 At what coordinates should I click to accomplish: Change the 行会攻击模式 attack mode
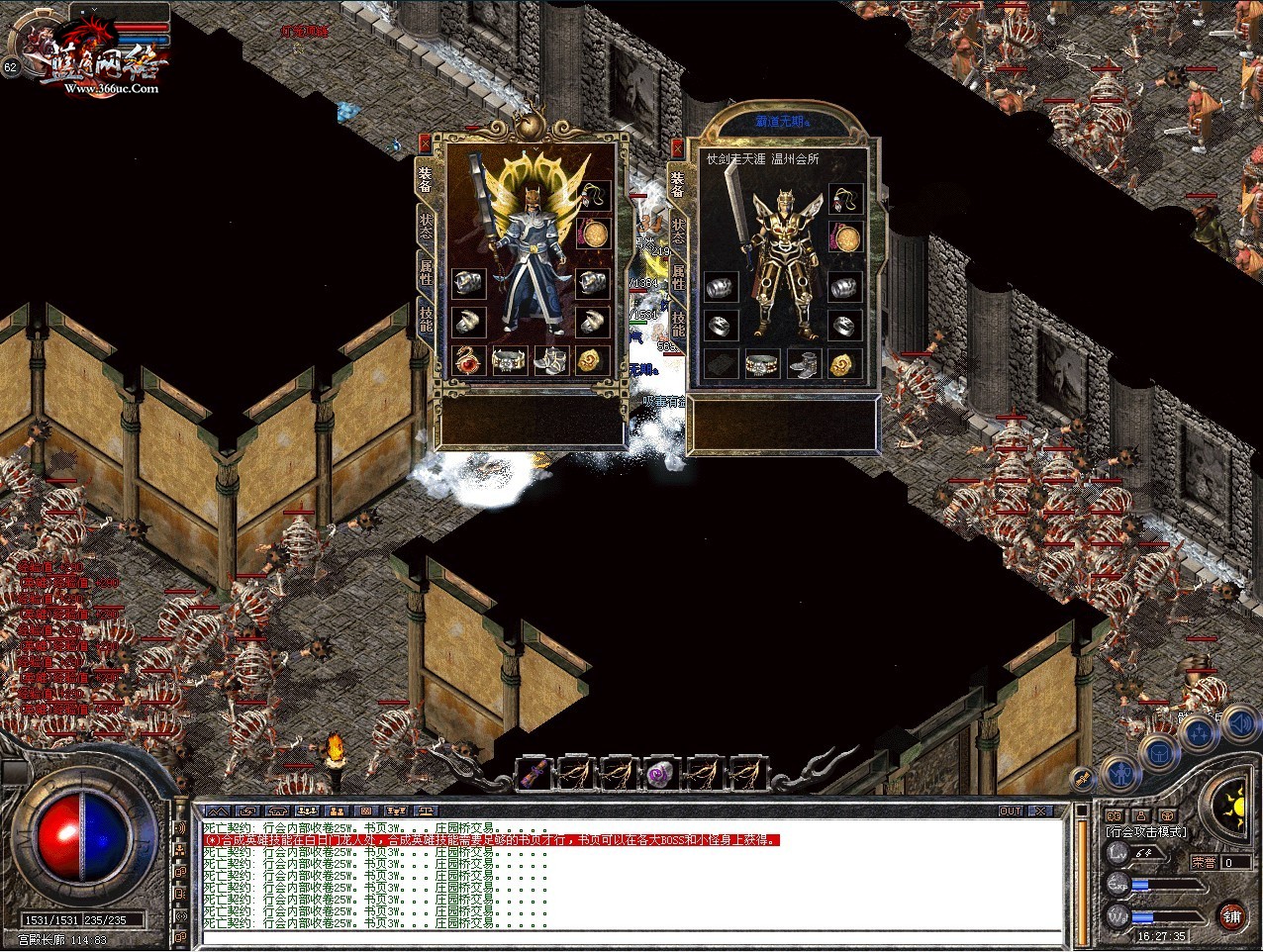[x=1145, y=831]
